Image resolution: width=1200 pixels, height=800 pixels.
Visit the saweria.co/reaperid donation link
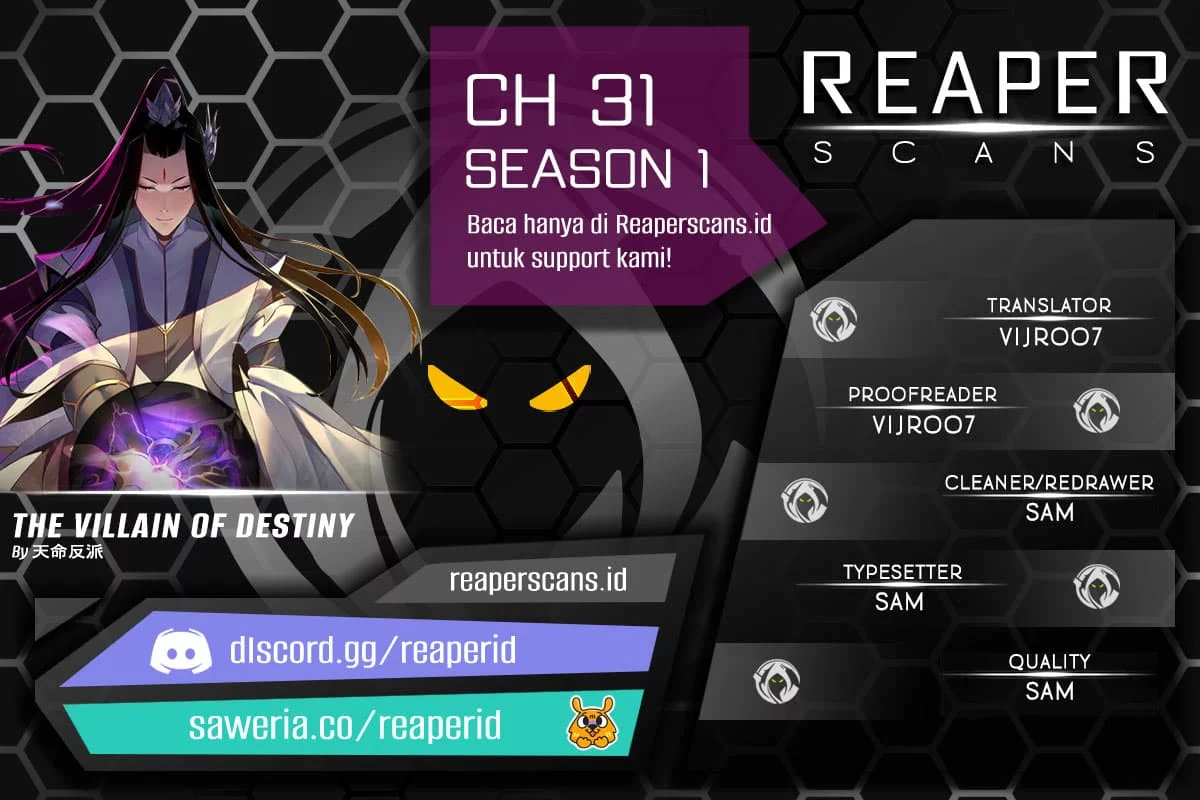[x=345, y=725]
